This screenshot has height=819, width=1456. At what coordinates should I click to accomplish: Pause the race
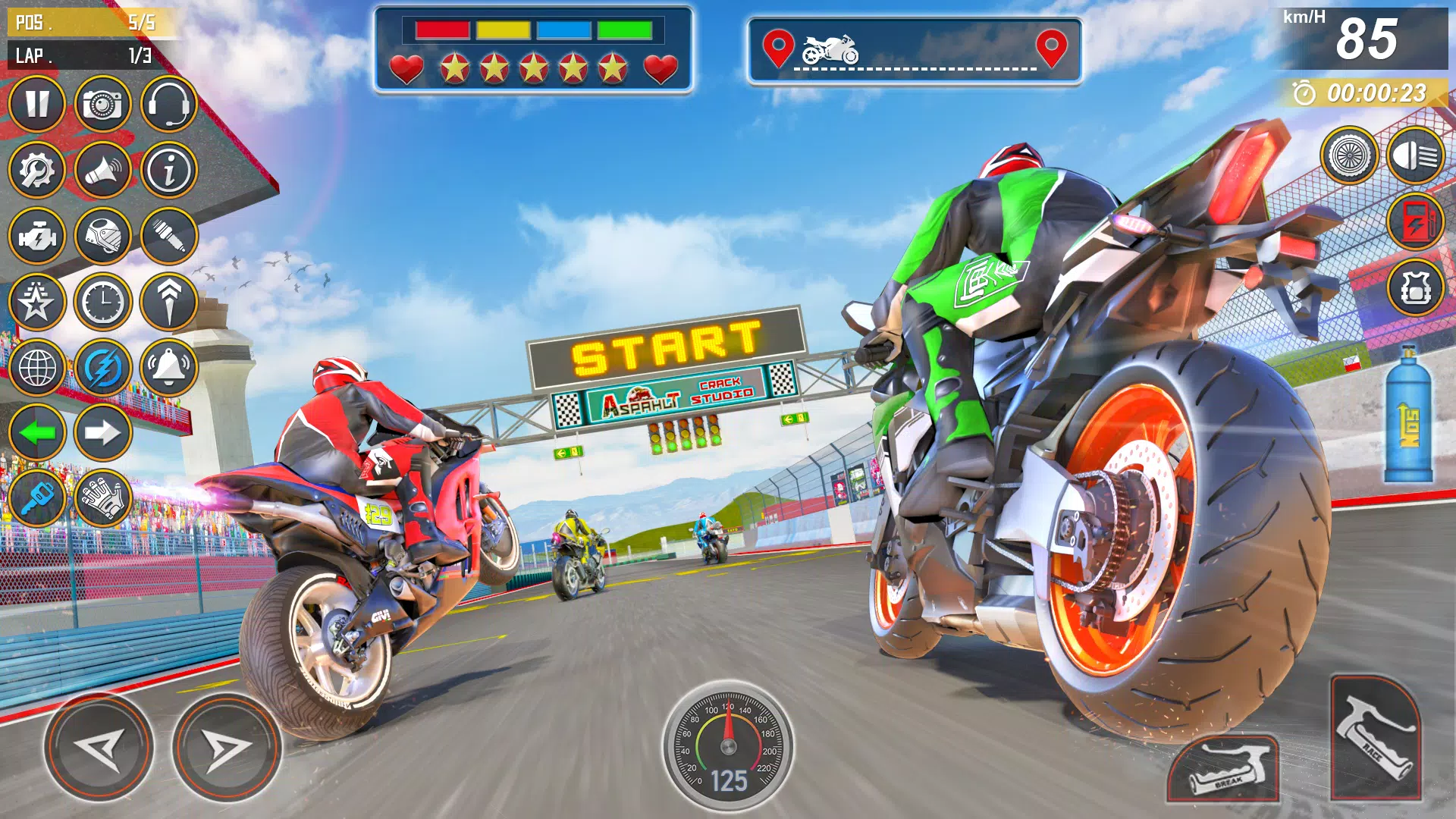(x=36, y=104)
